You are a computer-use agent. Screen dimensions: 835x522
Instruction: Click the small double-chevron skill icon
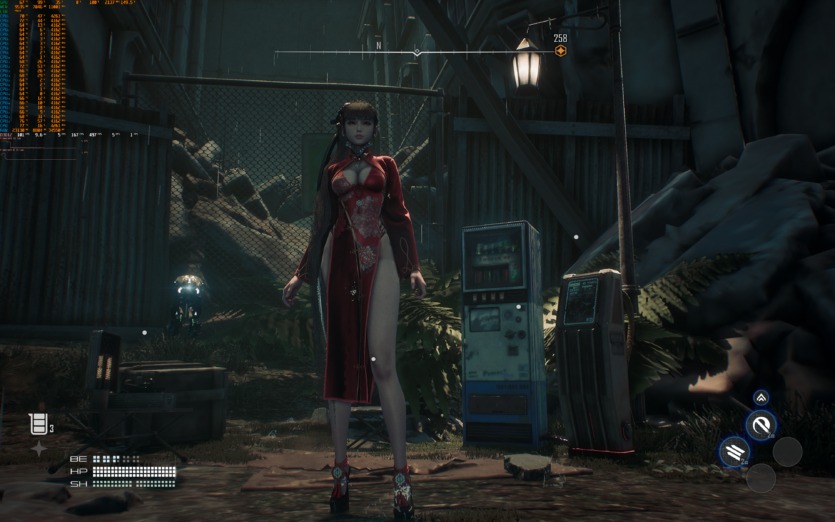[x=761, y=398]
